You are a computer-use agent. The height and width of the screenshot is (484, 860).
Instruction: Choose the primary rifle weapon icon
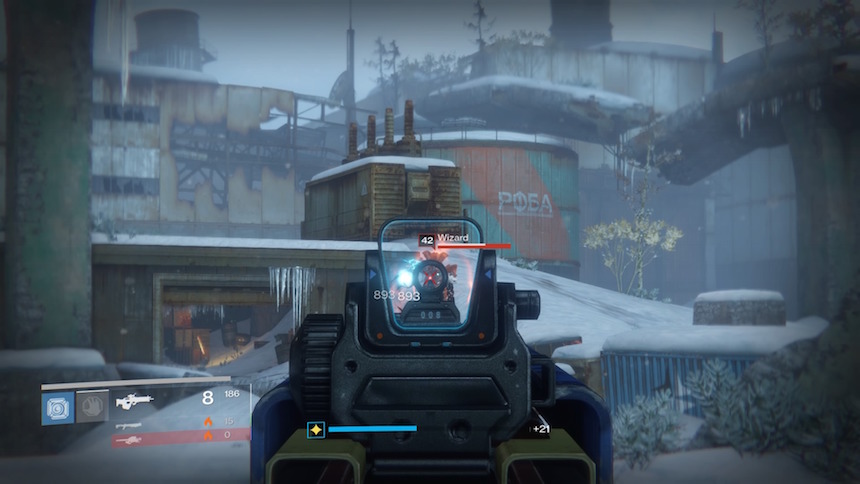click(133, 401)
